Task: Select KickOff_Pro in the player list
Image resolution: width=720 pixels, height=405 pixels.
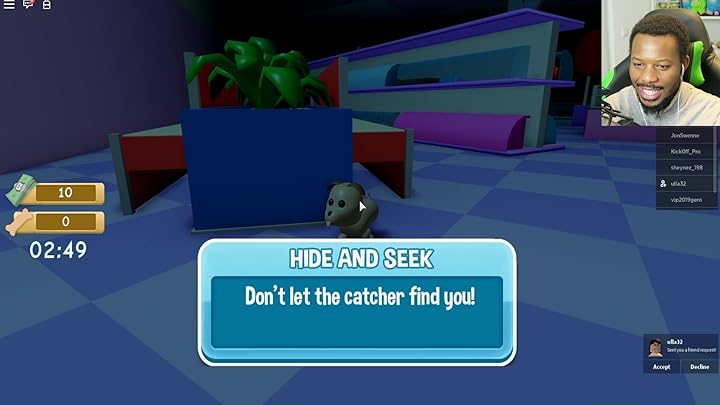Action: click(686, 151)
